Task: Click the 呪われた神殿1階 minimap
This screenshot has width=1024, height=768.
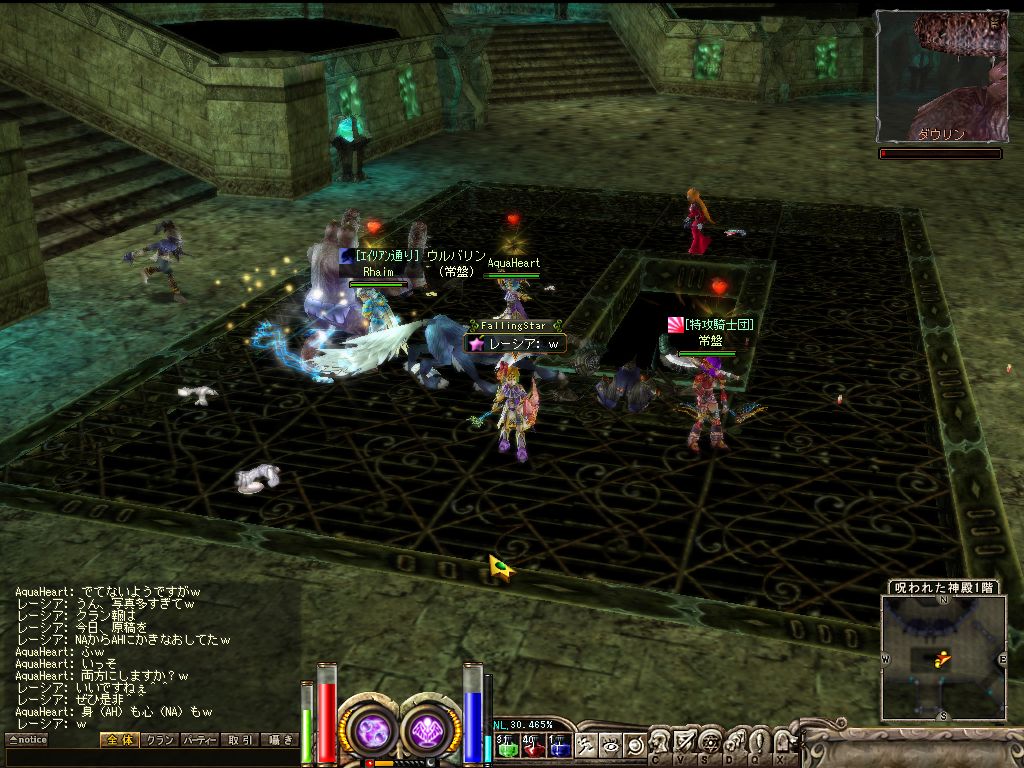Action: click(x=943, y=657)
